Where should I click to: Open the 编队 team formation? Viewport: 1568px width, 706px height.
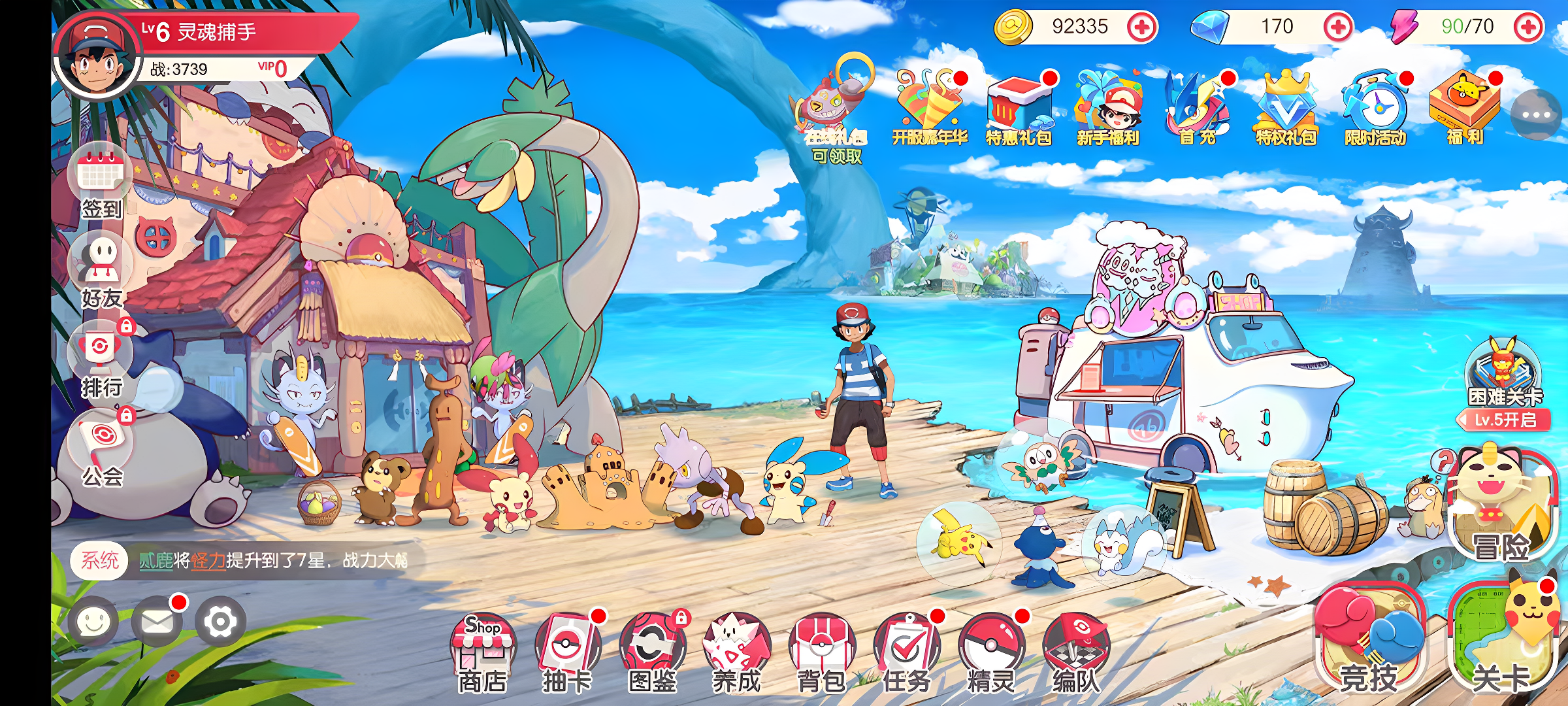click(1076, 651)
